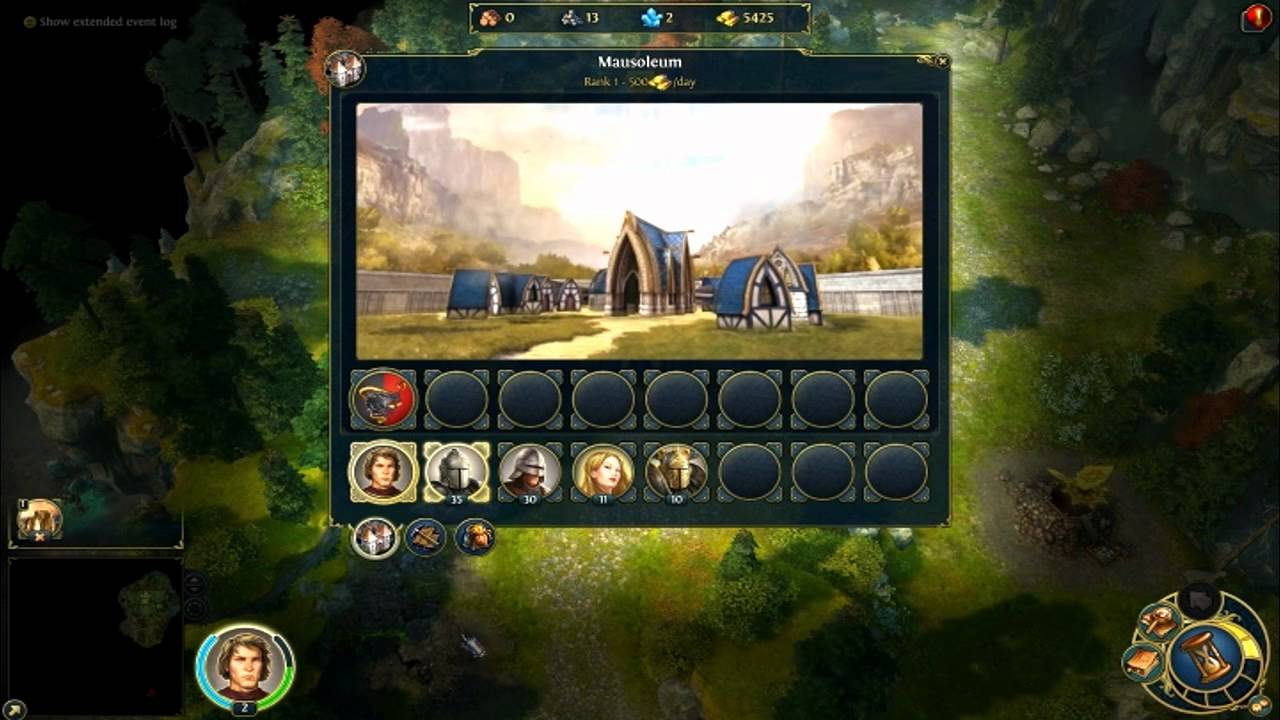Select the main hero portrait on the HUD
The width and height of the screenshot is (1280, 720).
click(245, 664)
